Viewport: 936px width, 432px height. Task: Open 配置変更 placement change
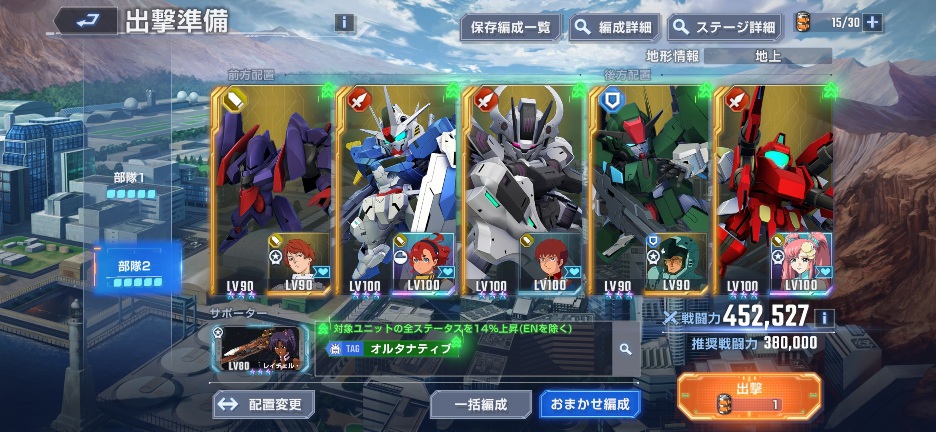264,404
